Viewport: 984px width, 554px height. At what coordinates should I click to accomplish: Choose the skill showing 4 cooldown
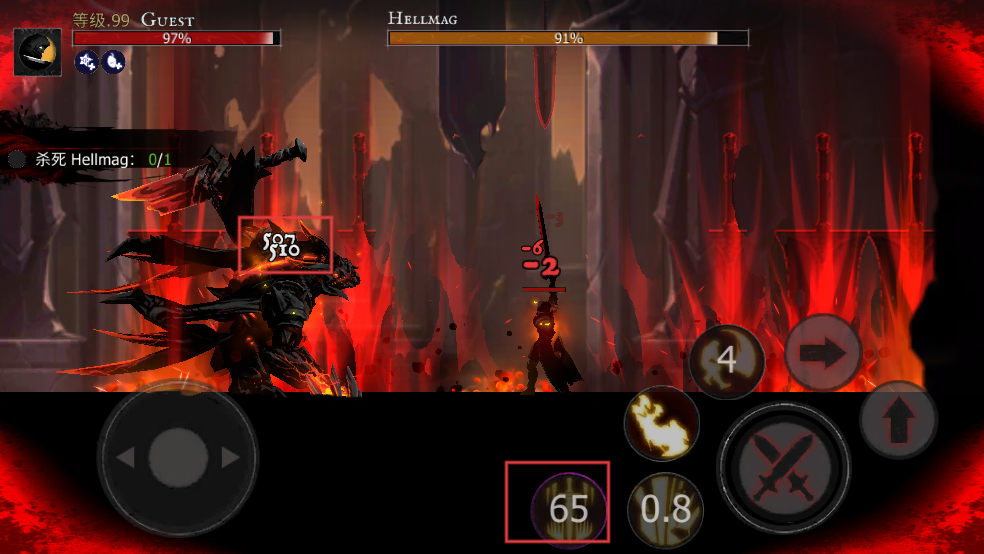(x=727, y=361)
